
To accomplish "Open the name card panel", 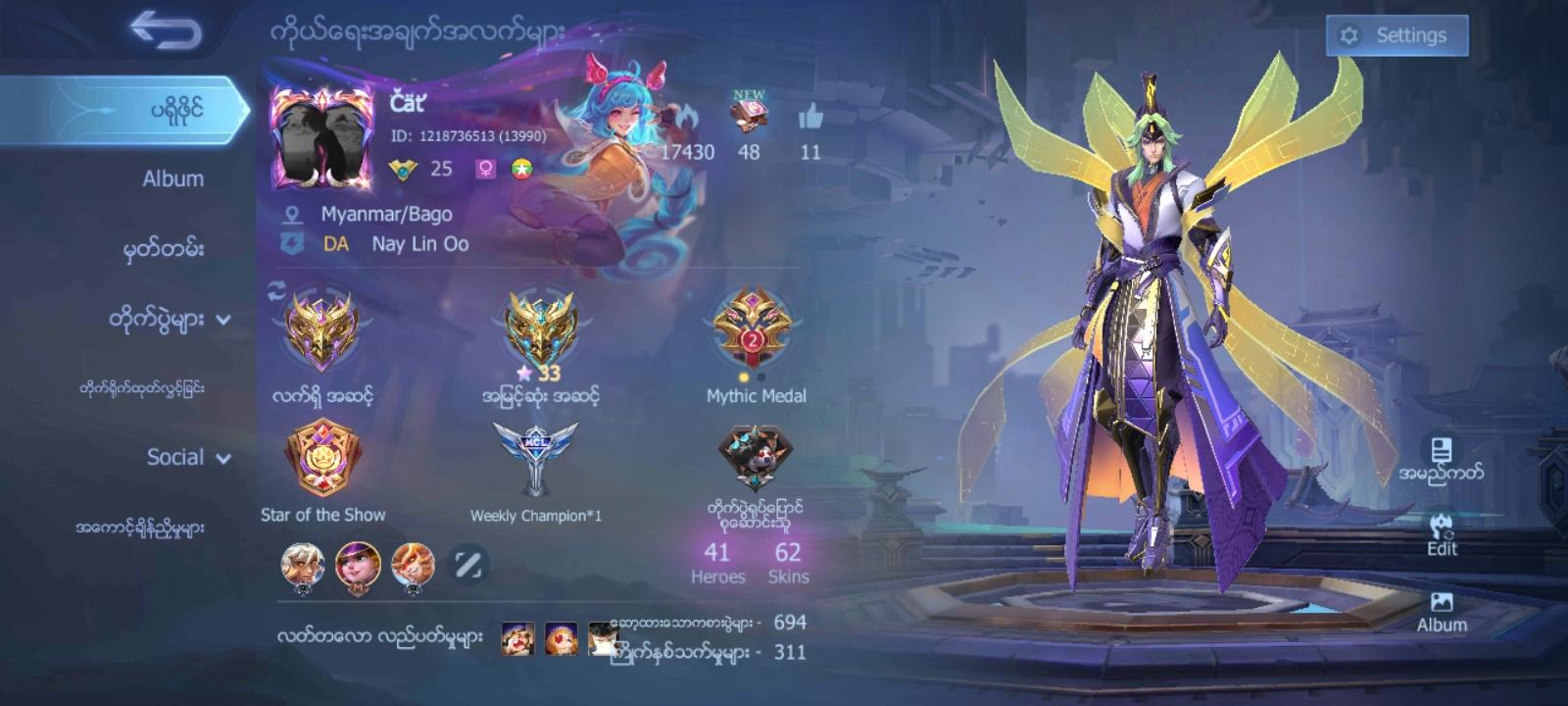I will pos(1441,461).
